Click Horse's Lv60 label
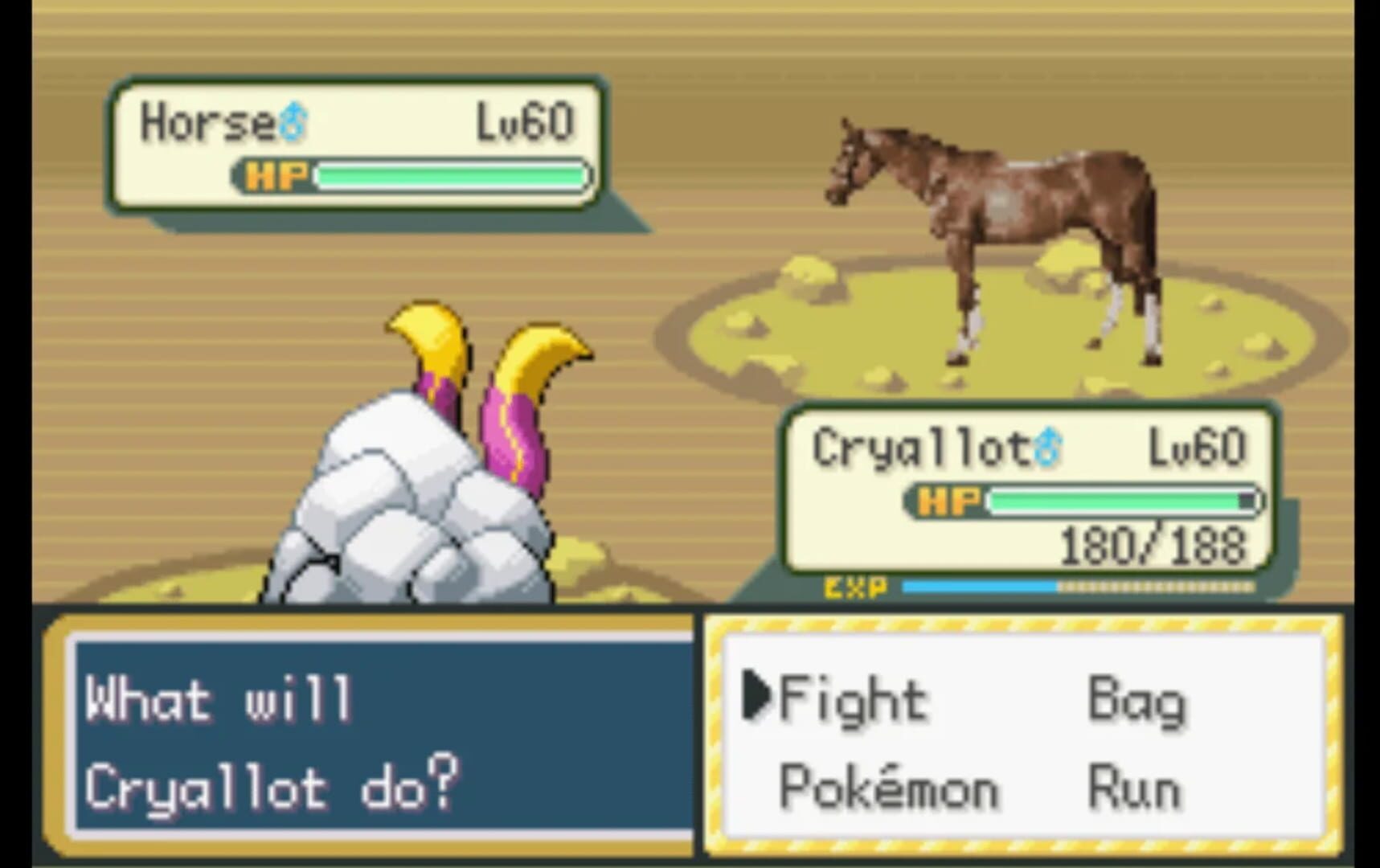Image resolution: width=1380 pixels, height=868 pixels. tap(526, 119)
